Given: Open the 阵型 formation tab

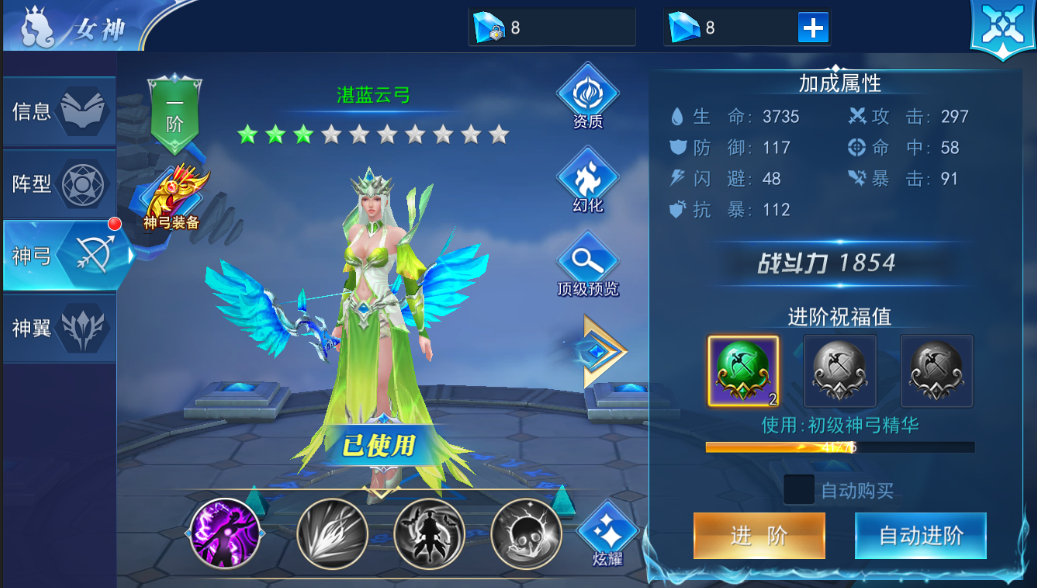Looking at the screenshot, I should [x=58, y=184].
